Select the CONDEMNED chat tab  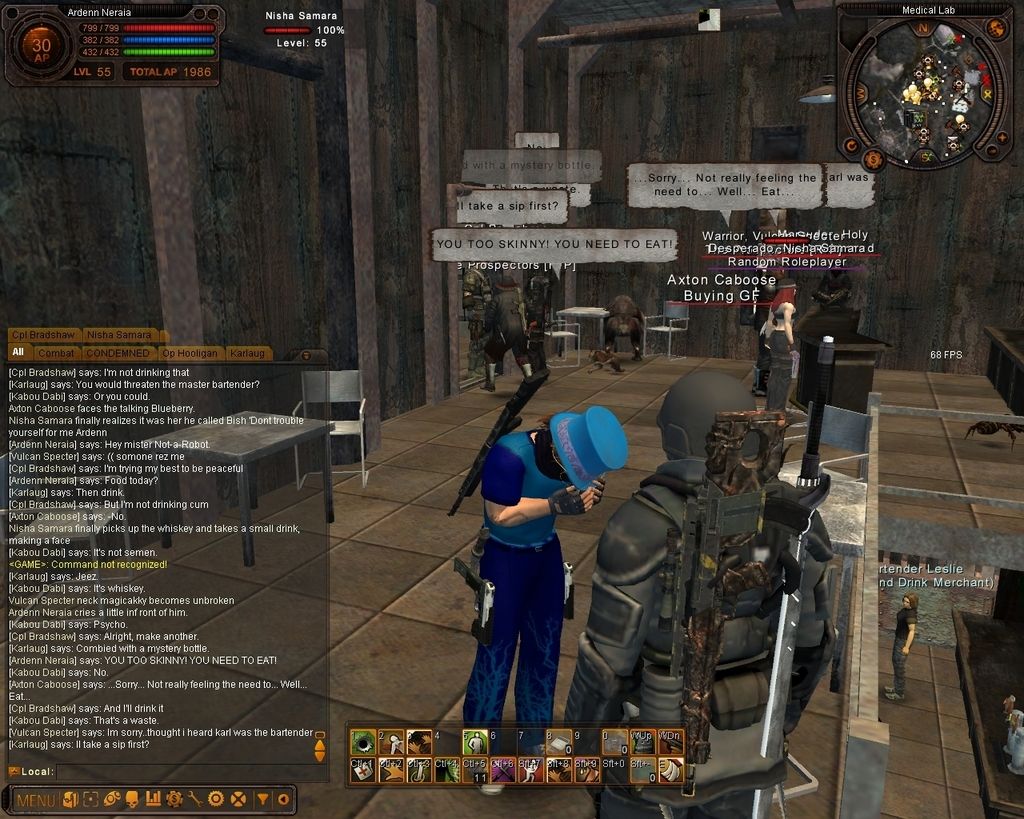[x=117, y=353]
